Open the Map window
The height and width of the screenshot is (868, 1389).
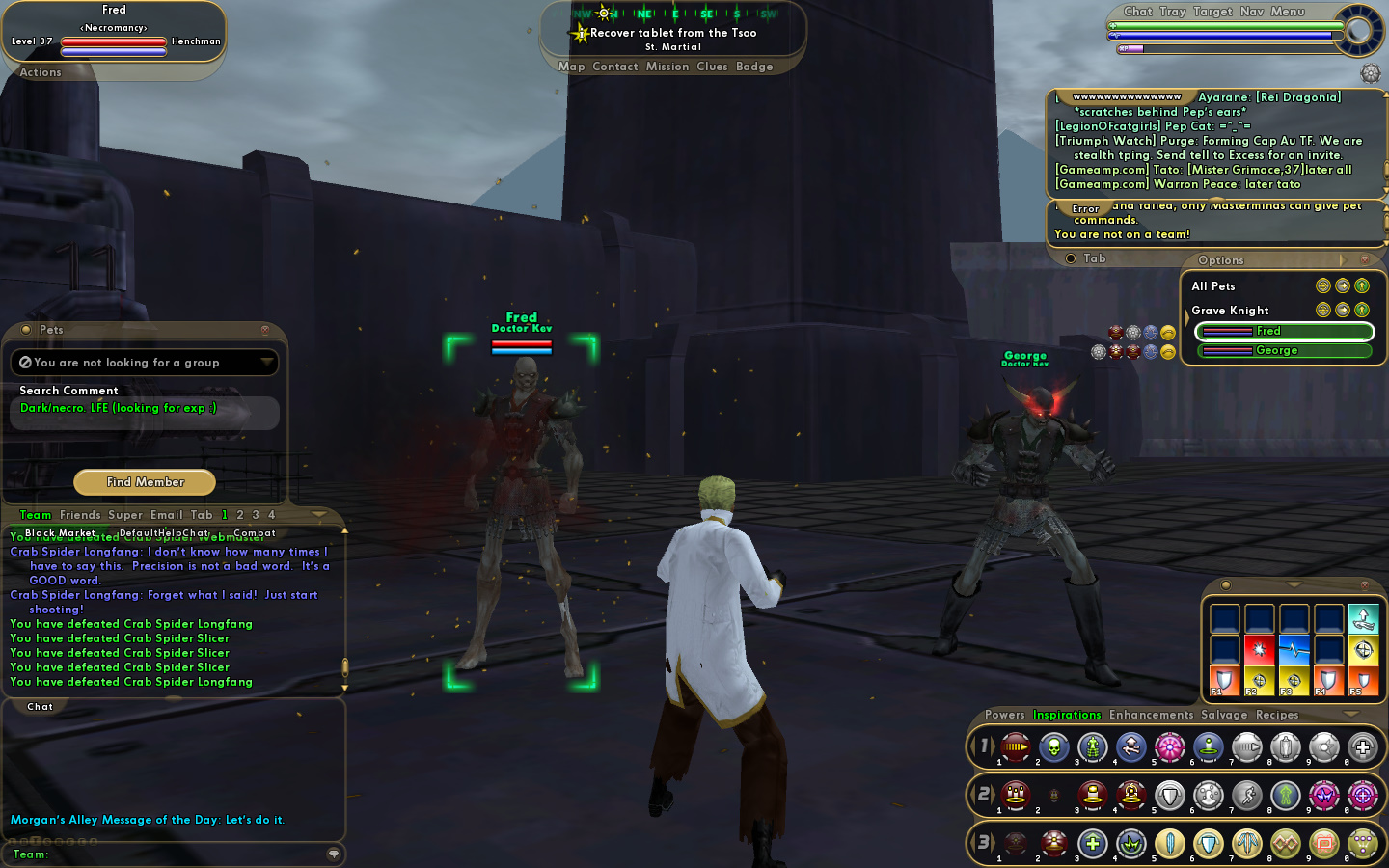571,67
